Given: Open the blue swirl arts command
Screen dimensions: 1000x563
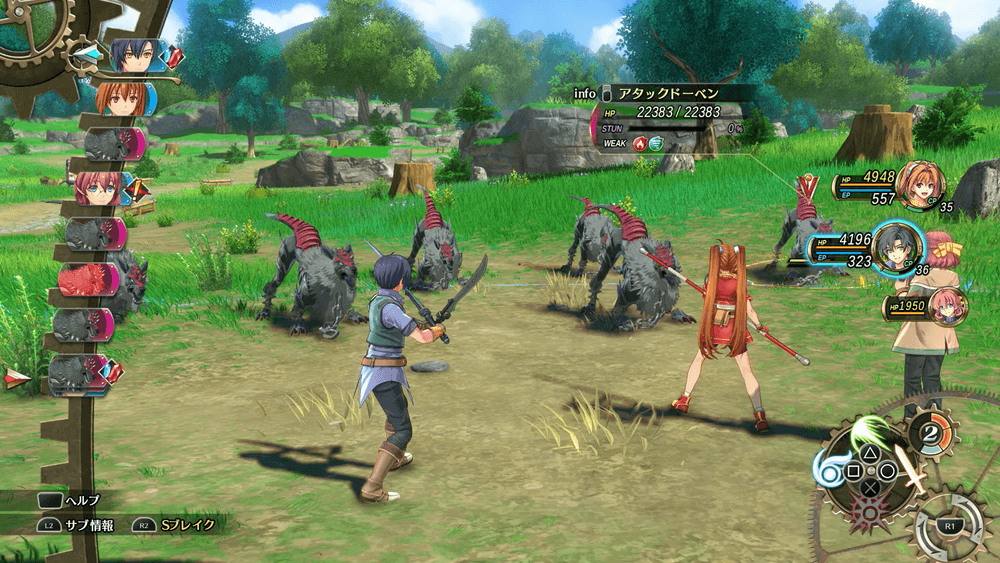Looking at the screenshot, I should tap(829, 470).
